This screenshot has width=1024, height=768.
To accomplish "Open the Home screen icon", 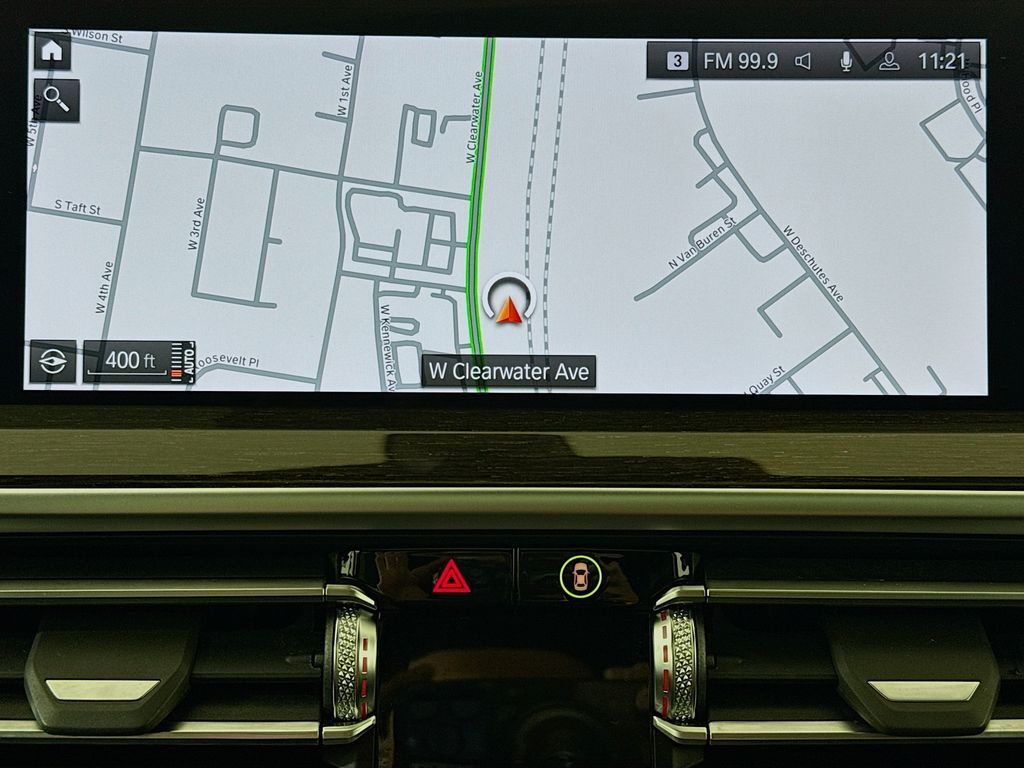I will tap(52, 51).
